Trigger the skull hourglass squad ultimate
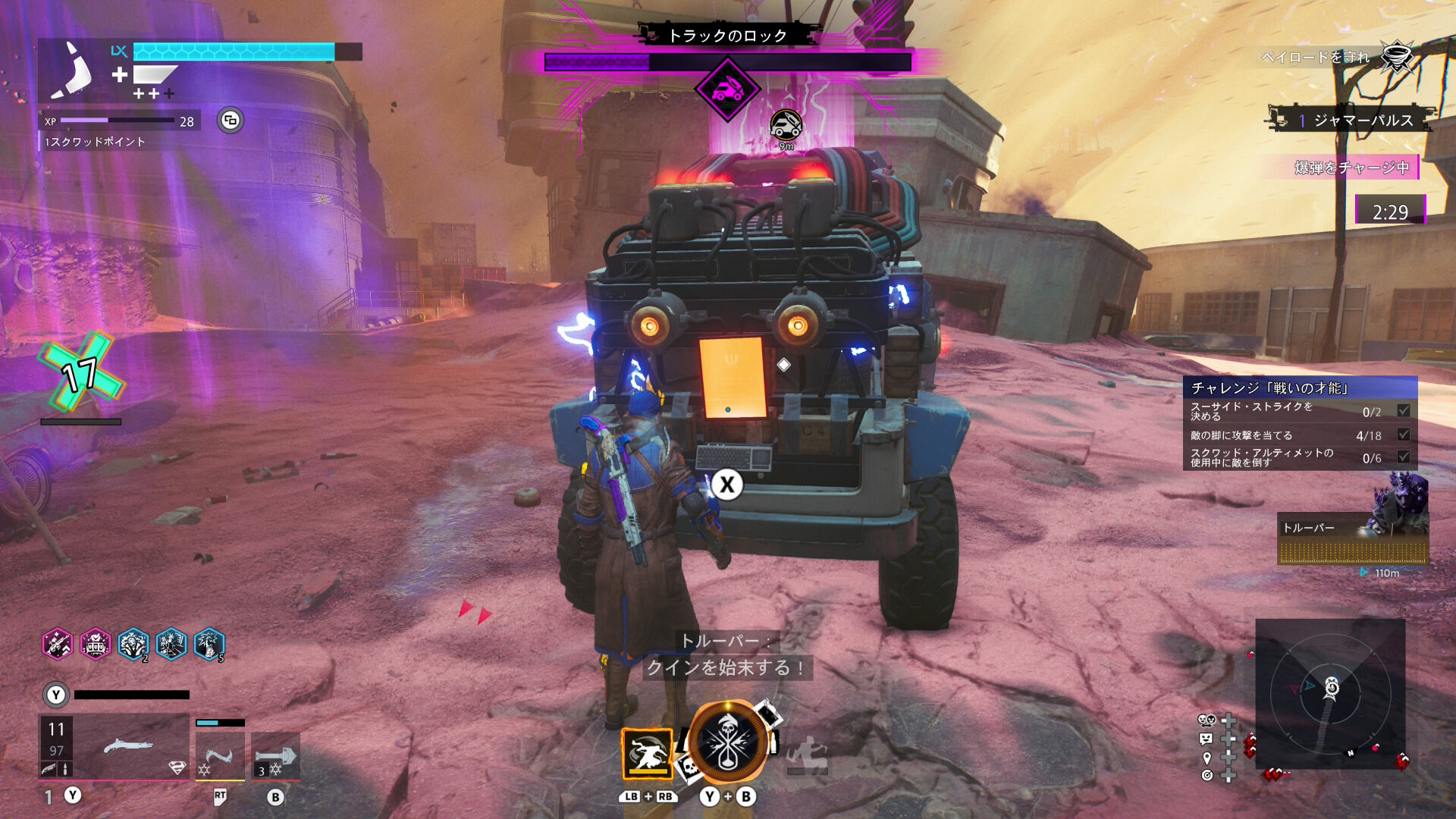The height and width of the screenshot is (819, 1456). (x=728, y=743)
